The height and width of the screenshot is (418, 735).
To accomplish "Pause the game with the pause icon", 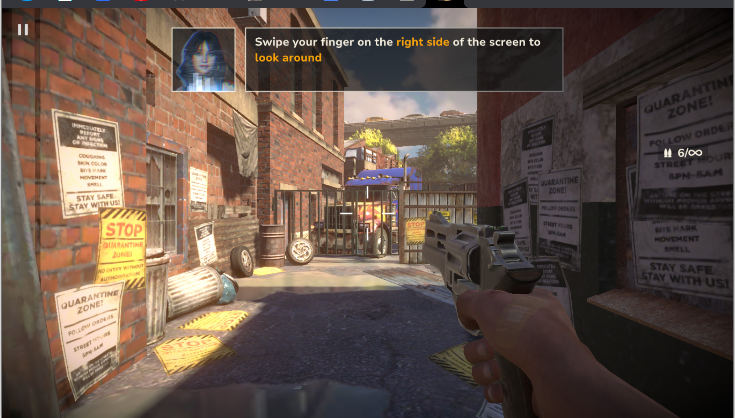I will tap(23, 29).
